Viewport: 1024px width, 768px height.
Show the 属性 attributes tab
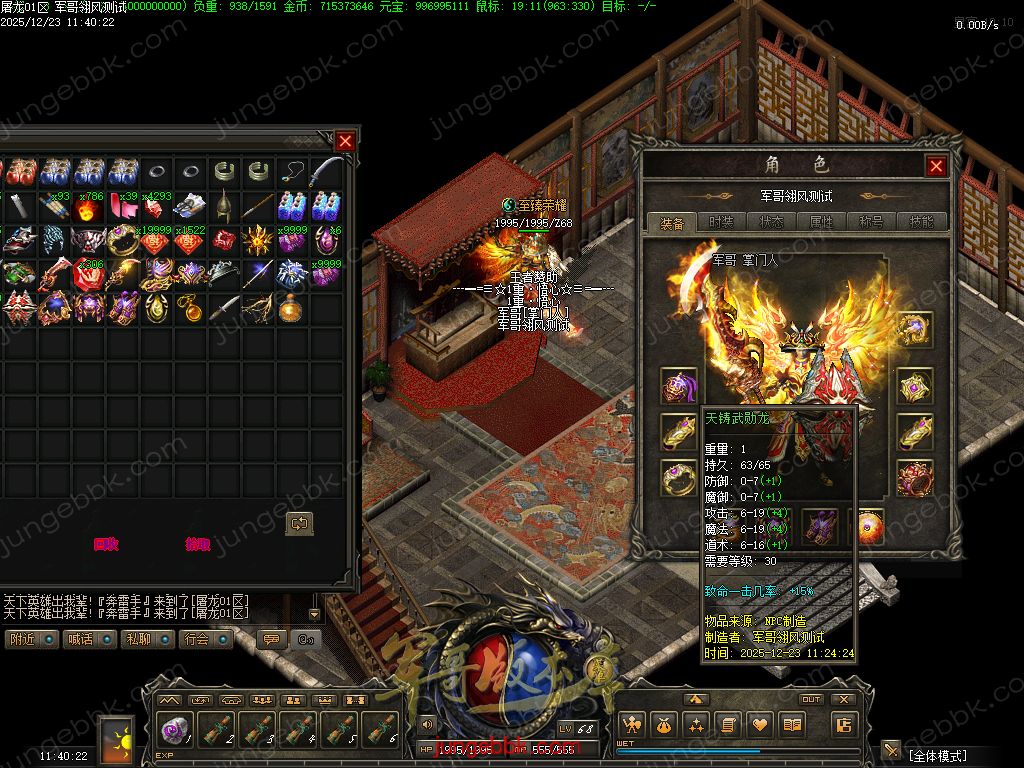point(821,222)
